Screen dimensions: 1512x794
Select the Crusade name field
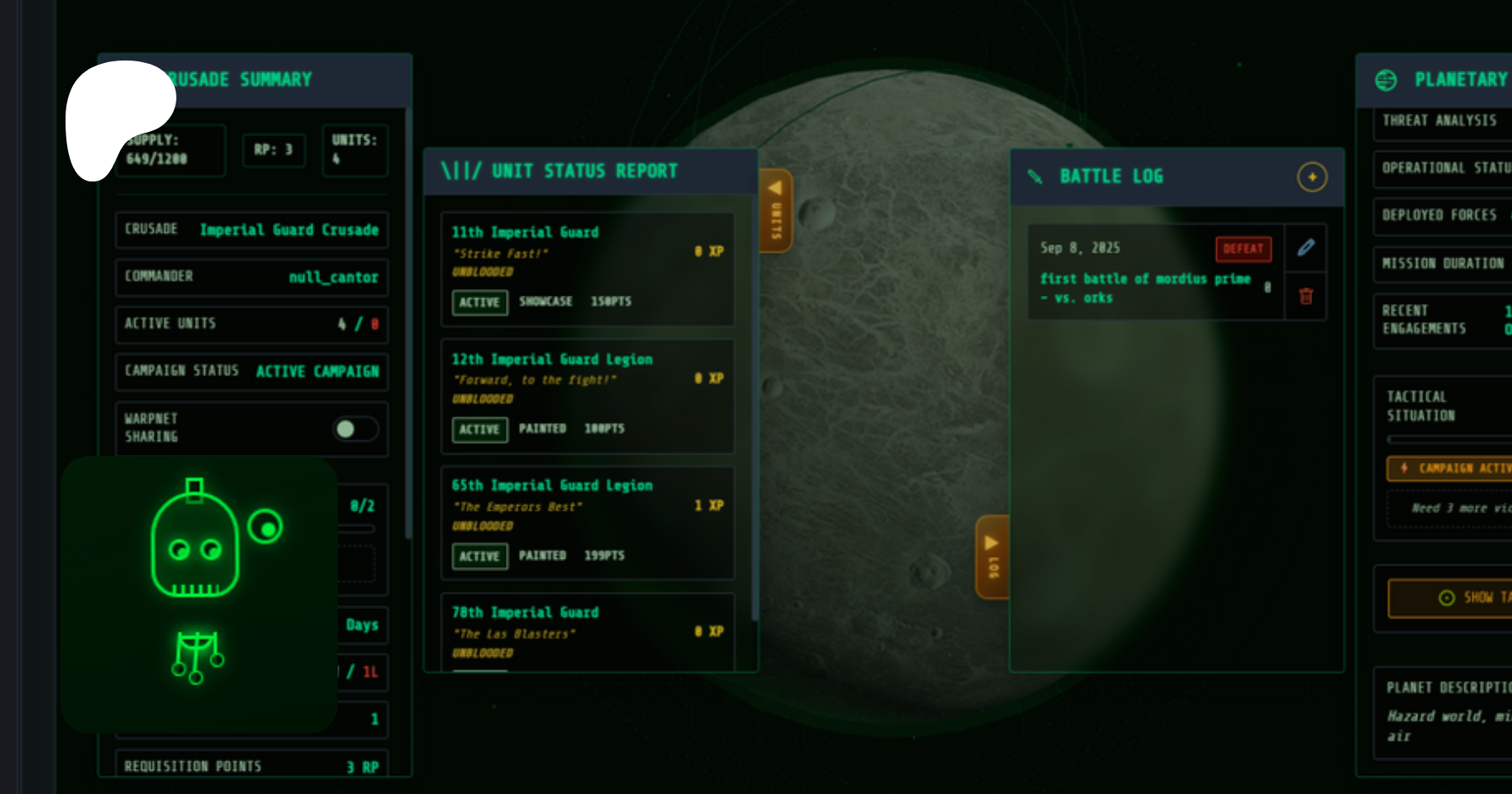(x=251, y=229)
